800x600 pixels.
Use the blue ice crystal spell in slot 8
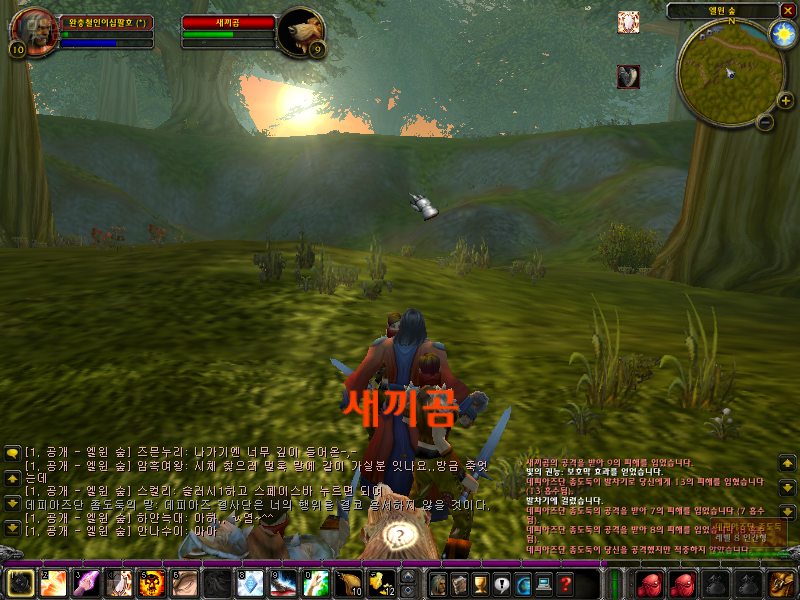[249, 583]
